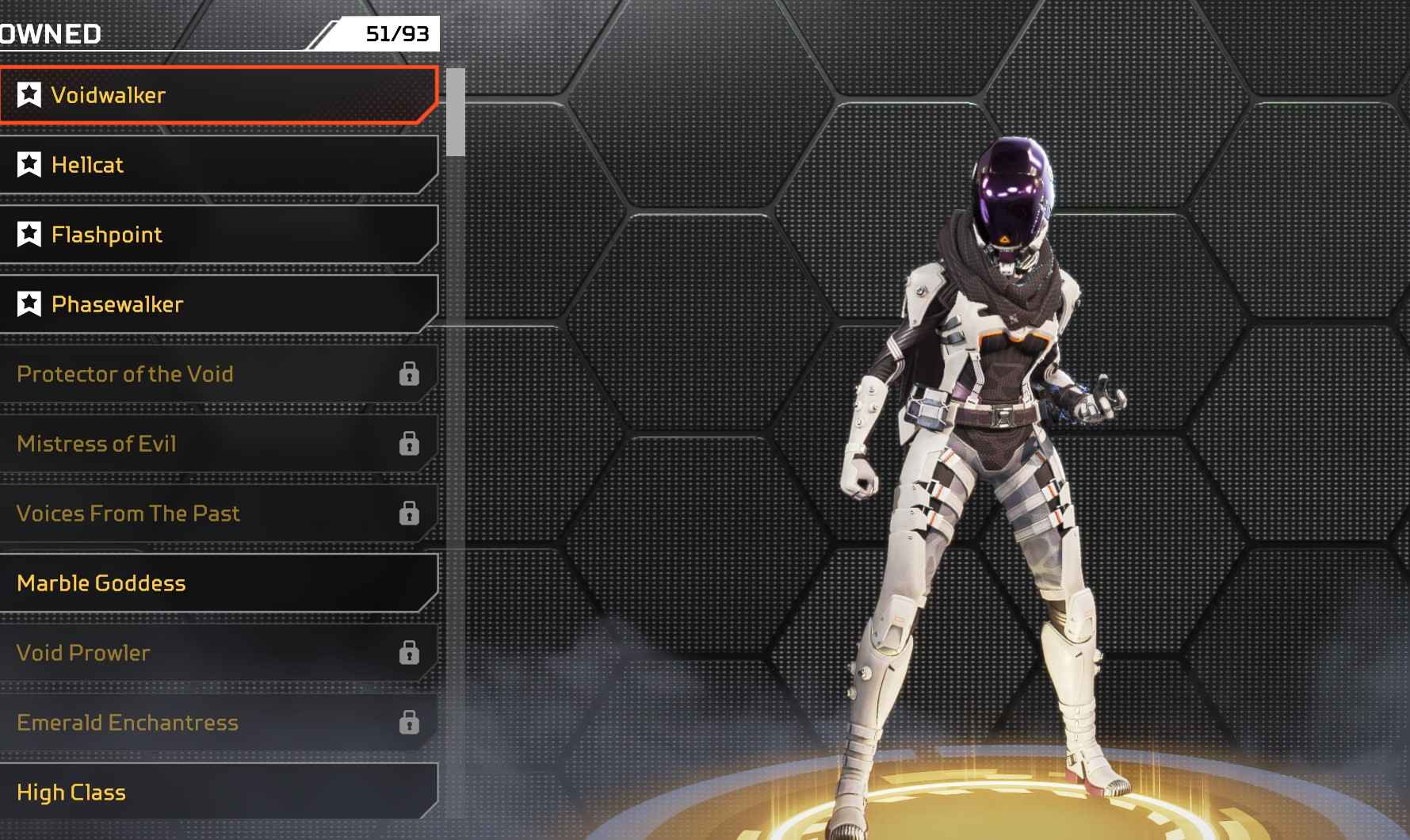Screen dimensions: 1410x840
Task: Click the star icon next to Hellcat
Action: (29, 165)
